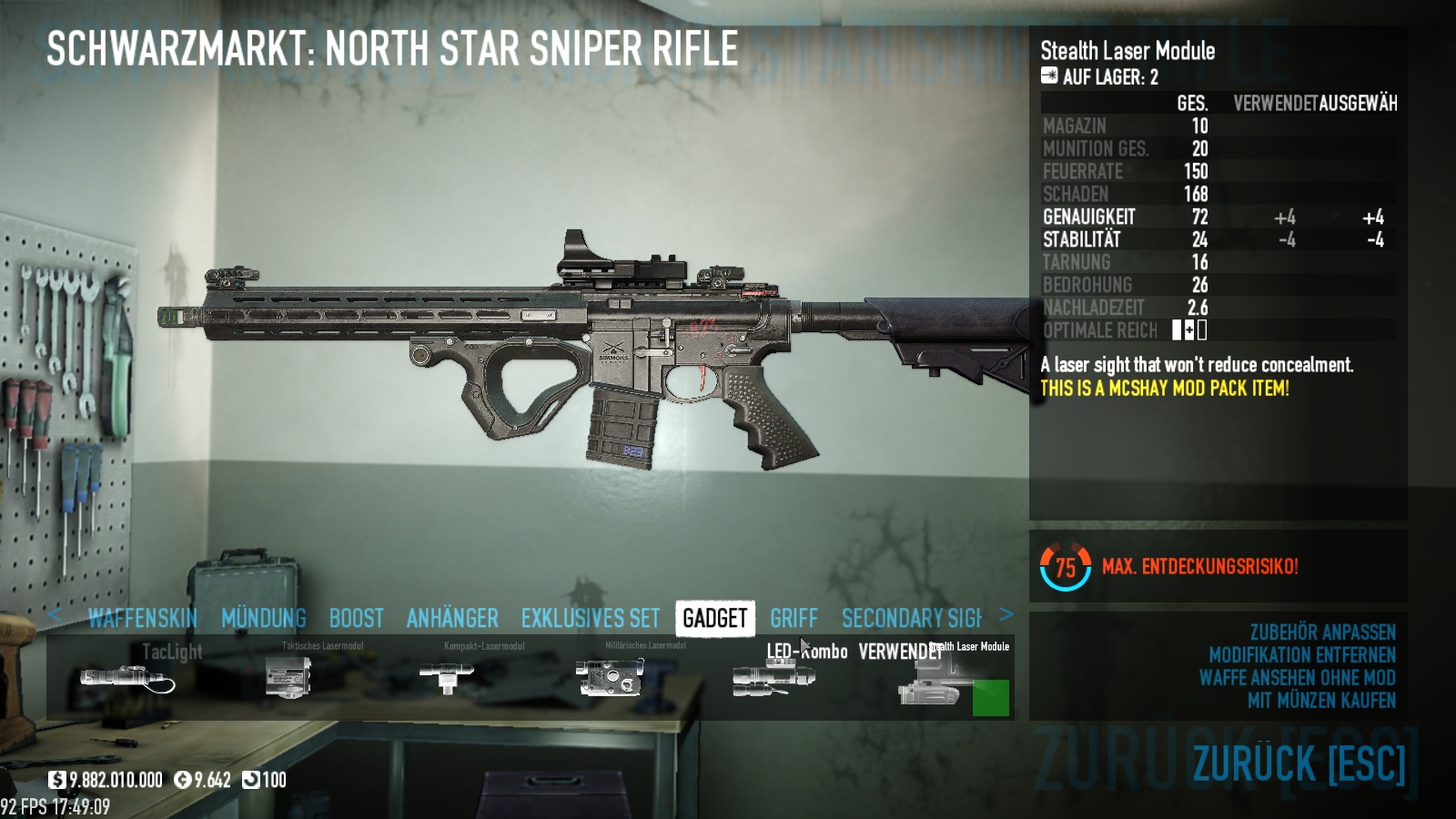Click Mit Münzen Kaufen

[x=1321, y=701]
